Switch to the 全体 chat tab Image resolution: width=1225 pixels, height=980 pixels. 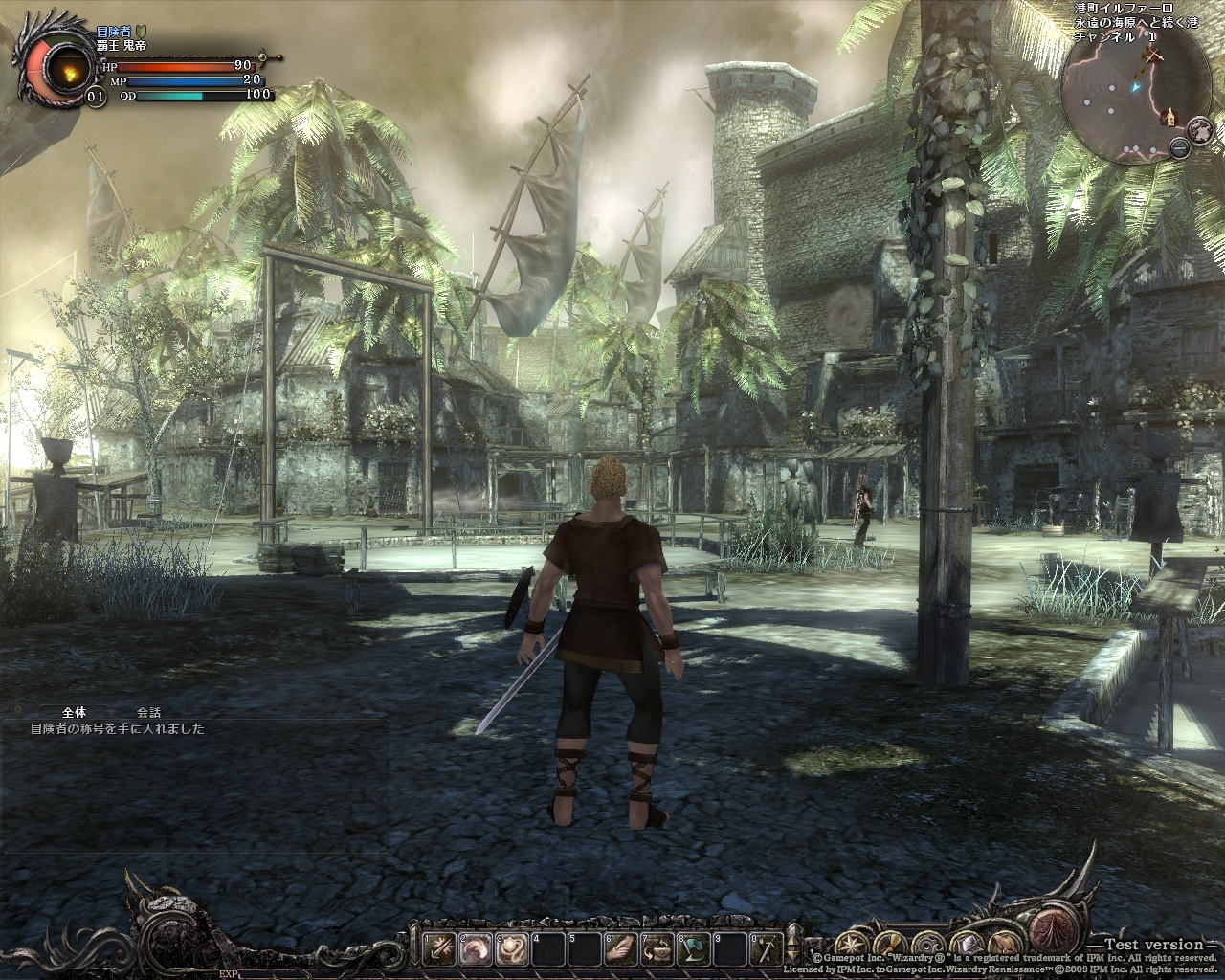(74, 712)
